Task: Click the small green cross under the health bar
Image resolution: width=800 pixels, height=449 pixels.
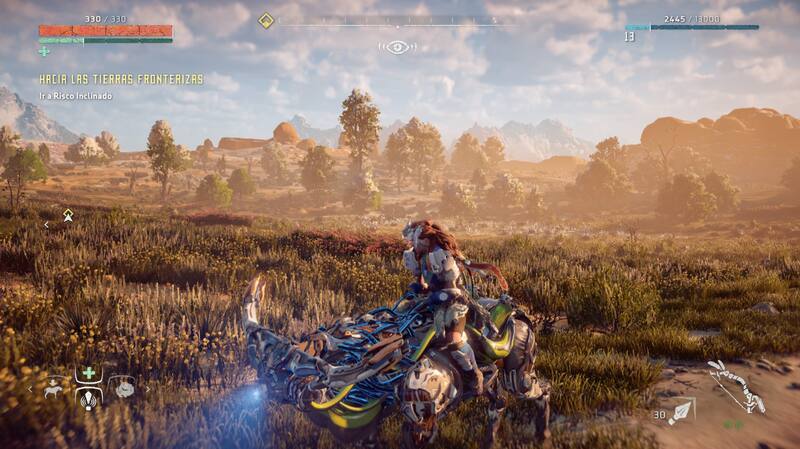Action: pos(44,51)
